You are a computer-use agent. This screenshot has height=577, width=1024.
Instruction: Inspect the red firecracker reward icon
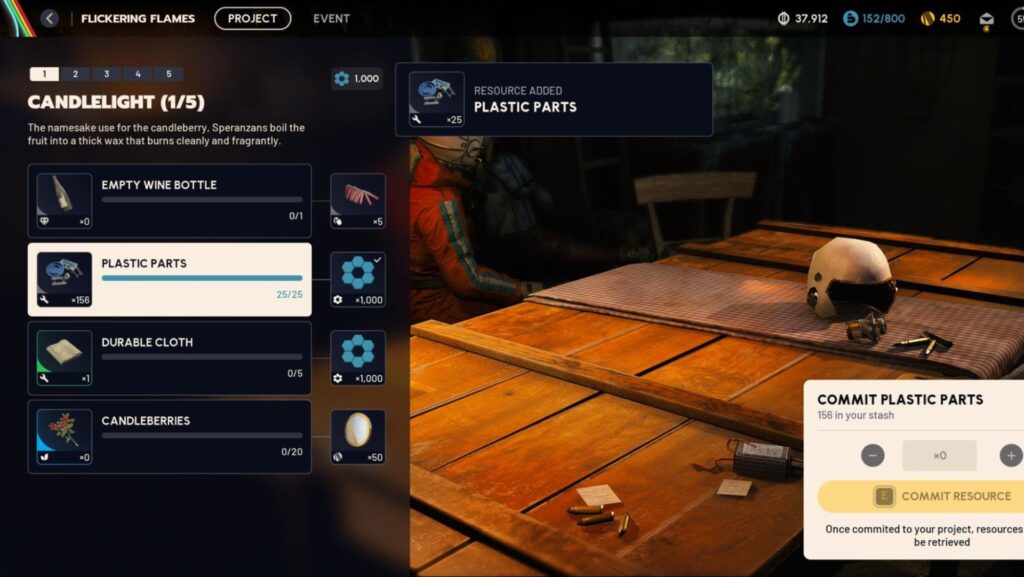coord(358,201)
